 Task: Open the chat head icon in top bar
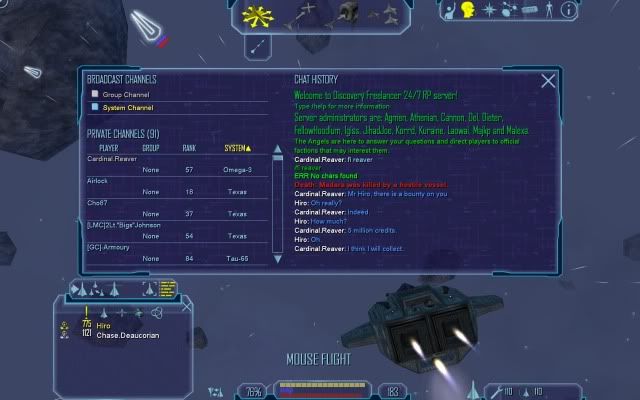click(x=467, y=10)
